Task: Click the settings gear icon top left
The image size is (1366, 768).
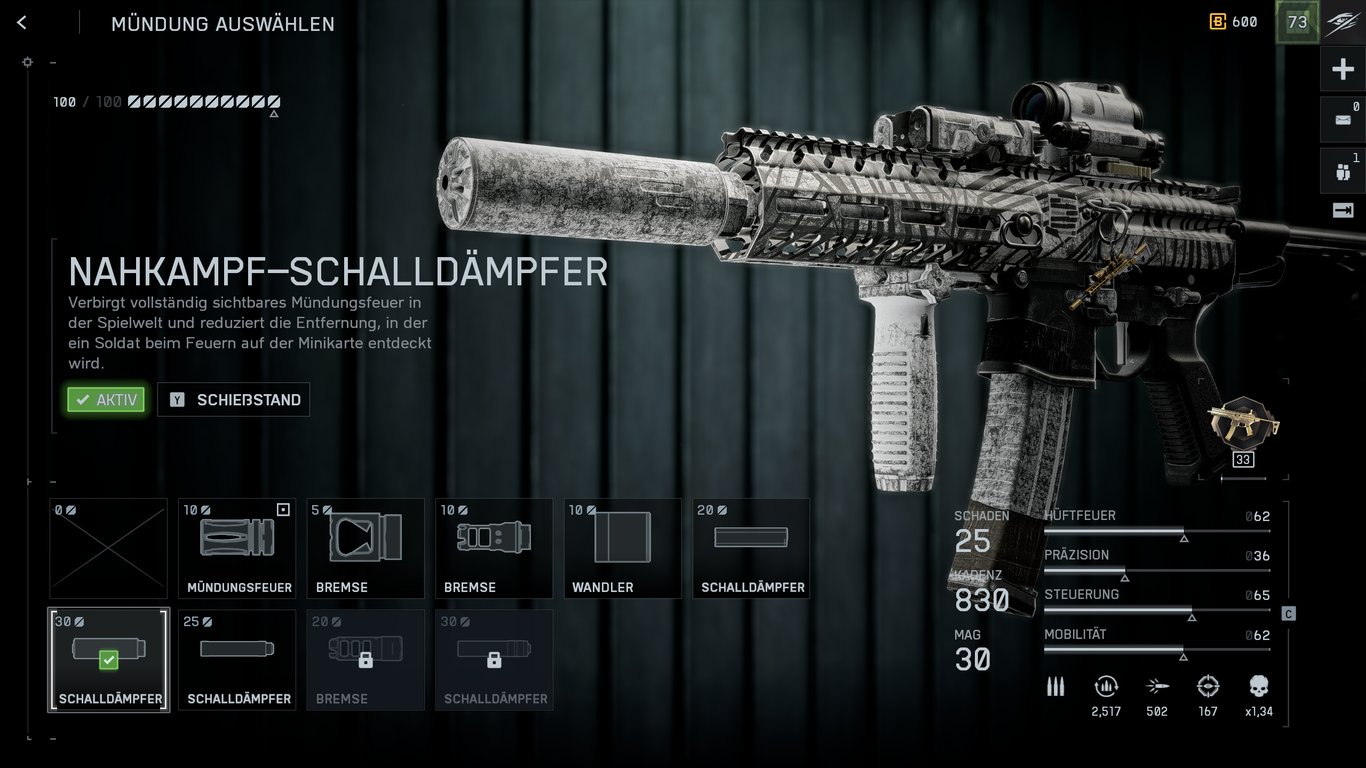Action: coord(28,62)
